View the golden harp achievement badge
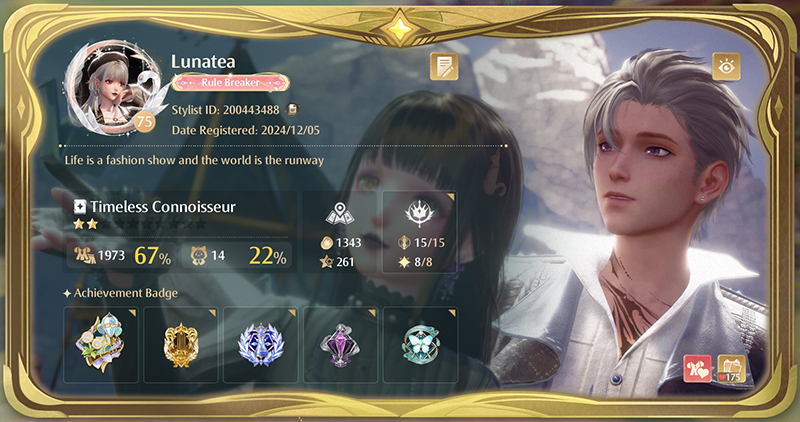 (x=180, y=344)
